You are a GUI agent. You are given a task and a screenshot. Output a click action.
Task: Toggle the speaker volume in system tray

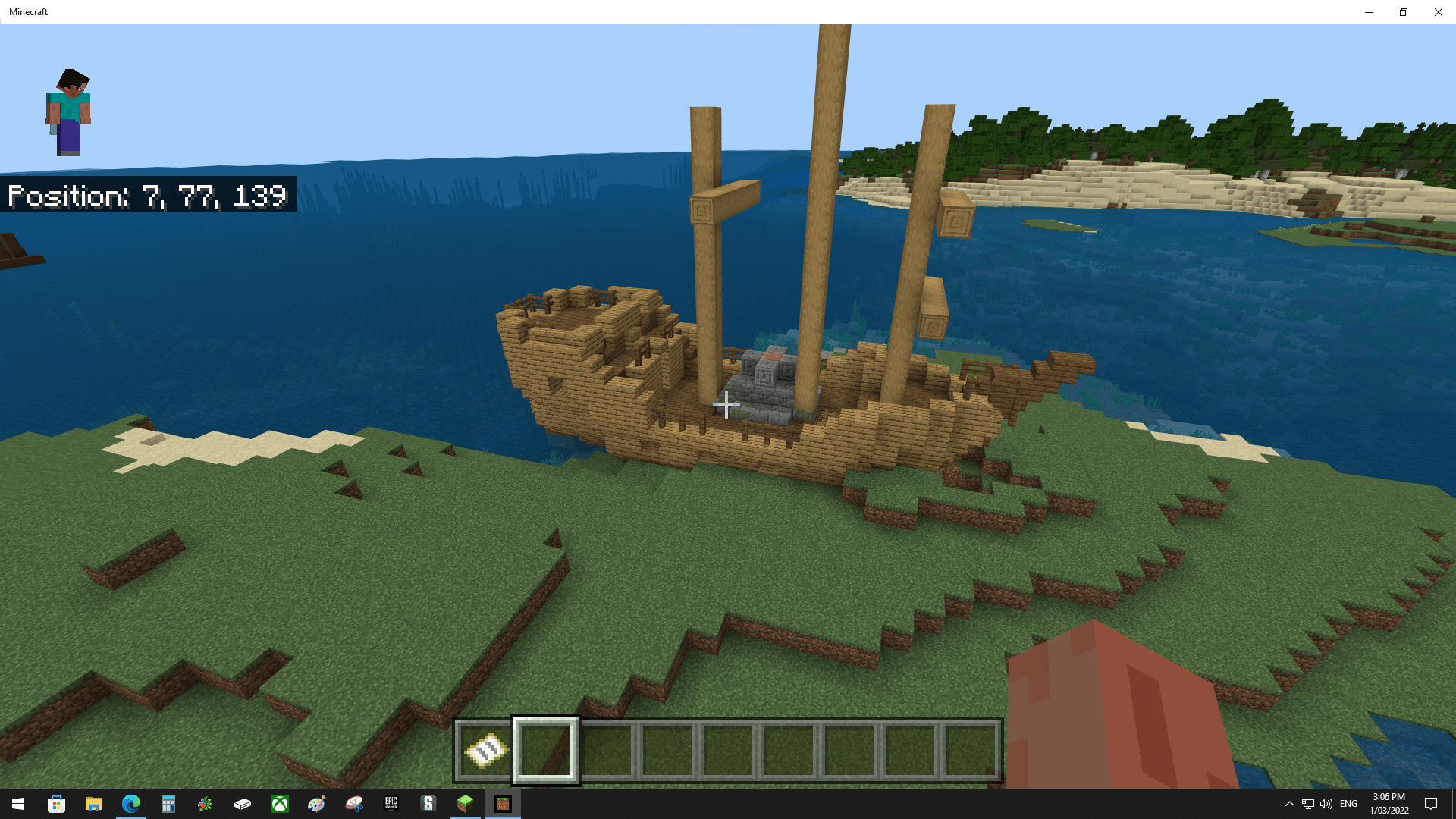pyautogui.click(x=1326, y=804)
